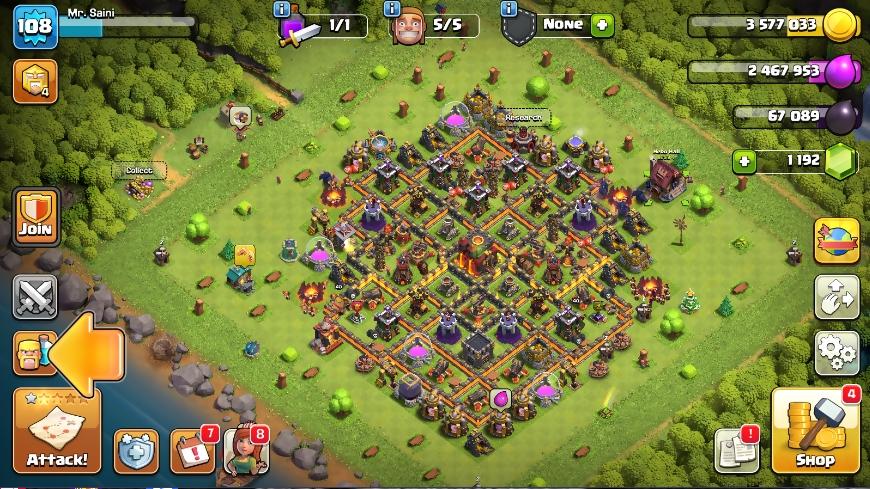The width and height of the screenshot is (870, 489).
Task: Select the red-haired villager icon
Action: (x=244, y=450)
